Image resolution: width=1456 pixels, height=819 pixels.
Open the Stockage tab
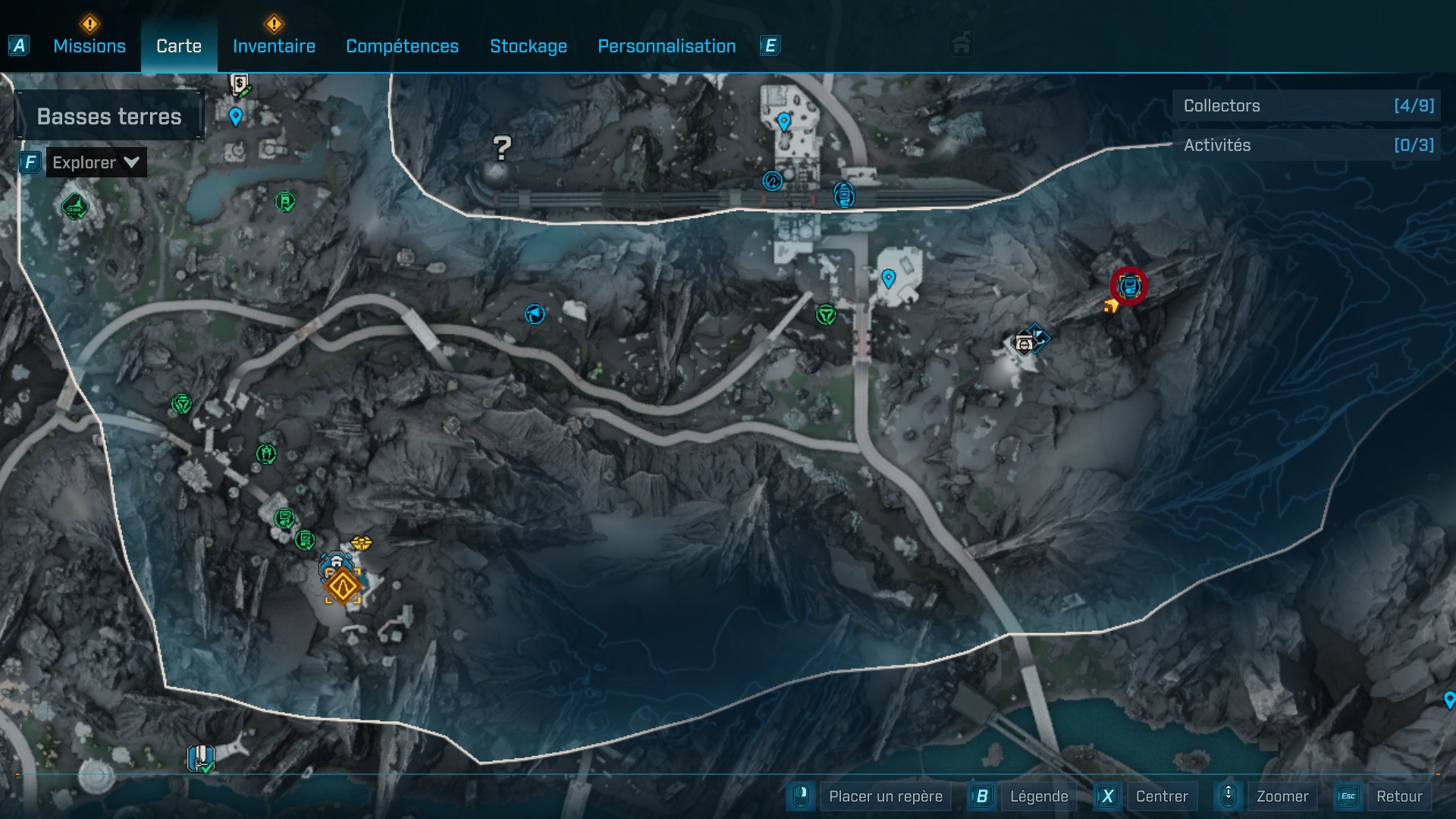[528, 46]
